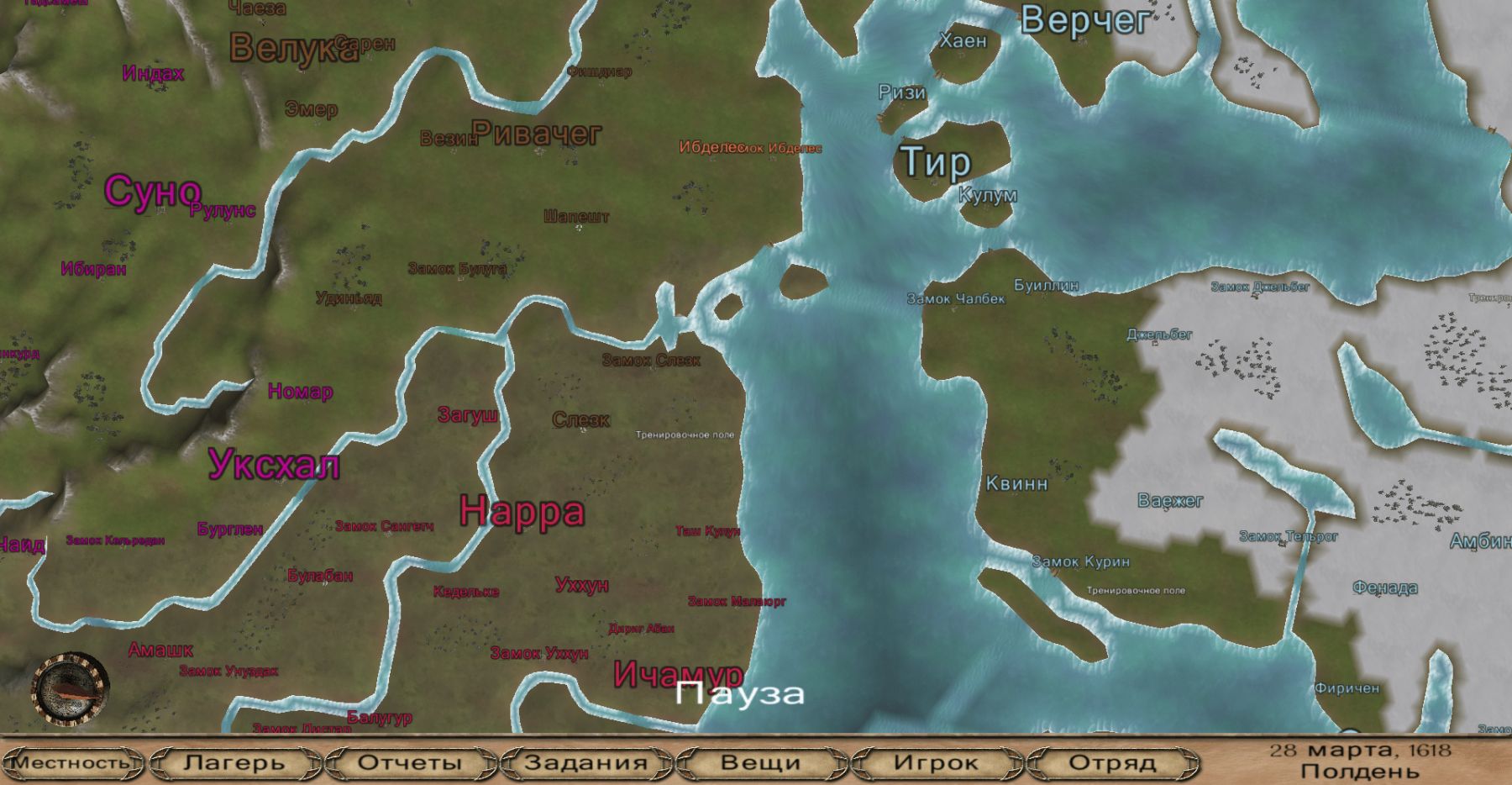Screen dimensions: 1512x785
Task: Show the Отчеты reports screen
Action: point(410,763)
